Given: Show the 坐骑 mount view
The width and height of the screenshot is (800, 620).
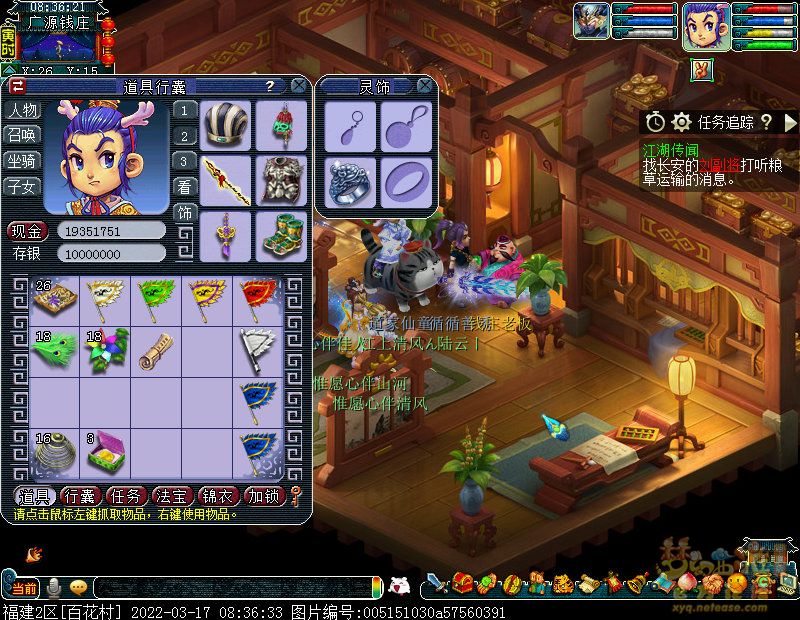Looking at the screenshot, I should (x=22, y=160).
